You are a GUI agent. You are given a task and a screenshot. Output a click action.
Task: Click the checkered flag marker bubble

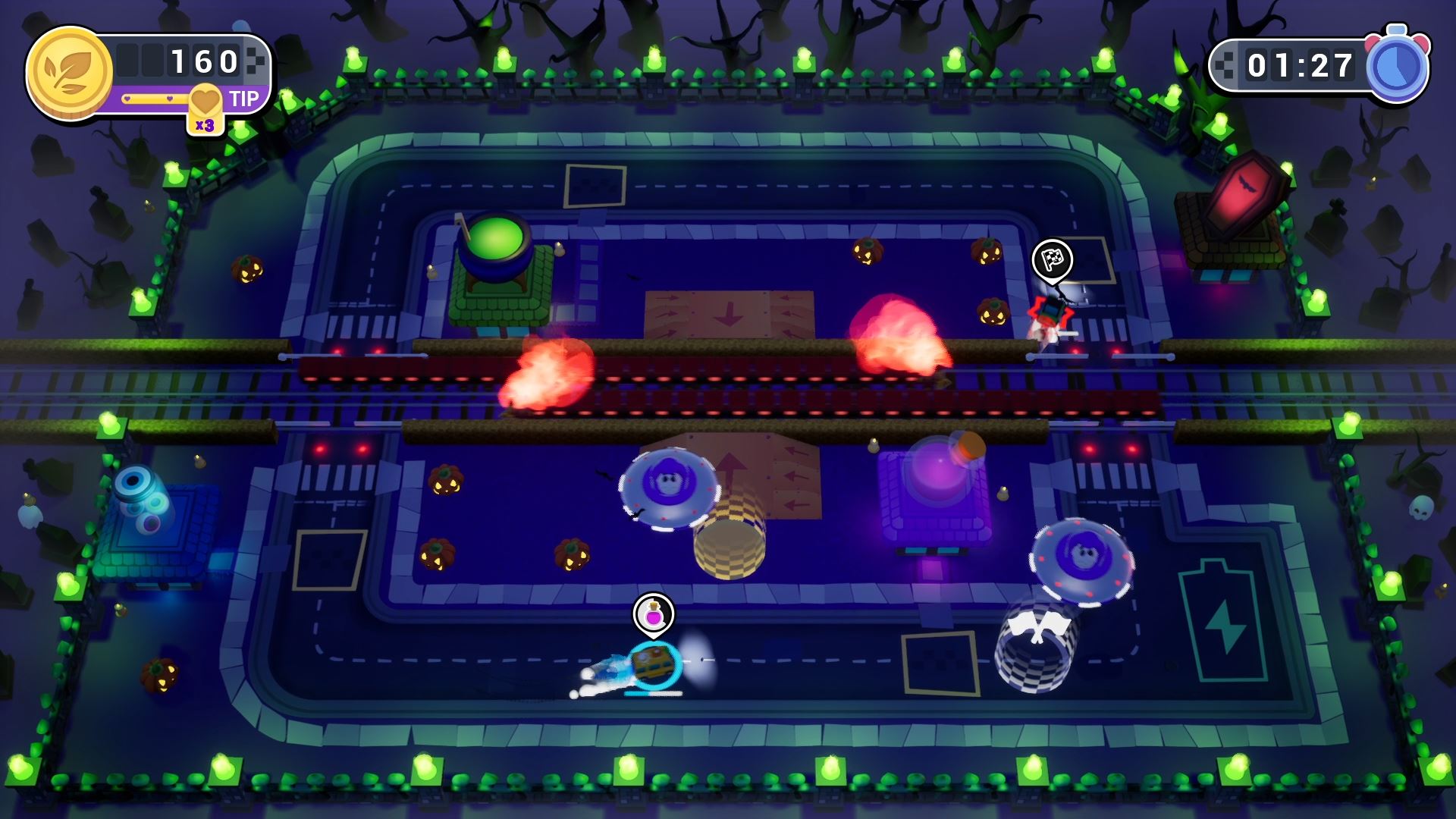1052,260
